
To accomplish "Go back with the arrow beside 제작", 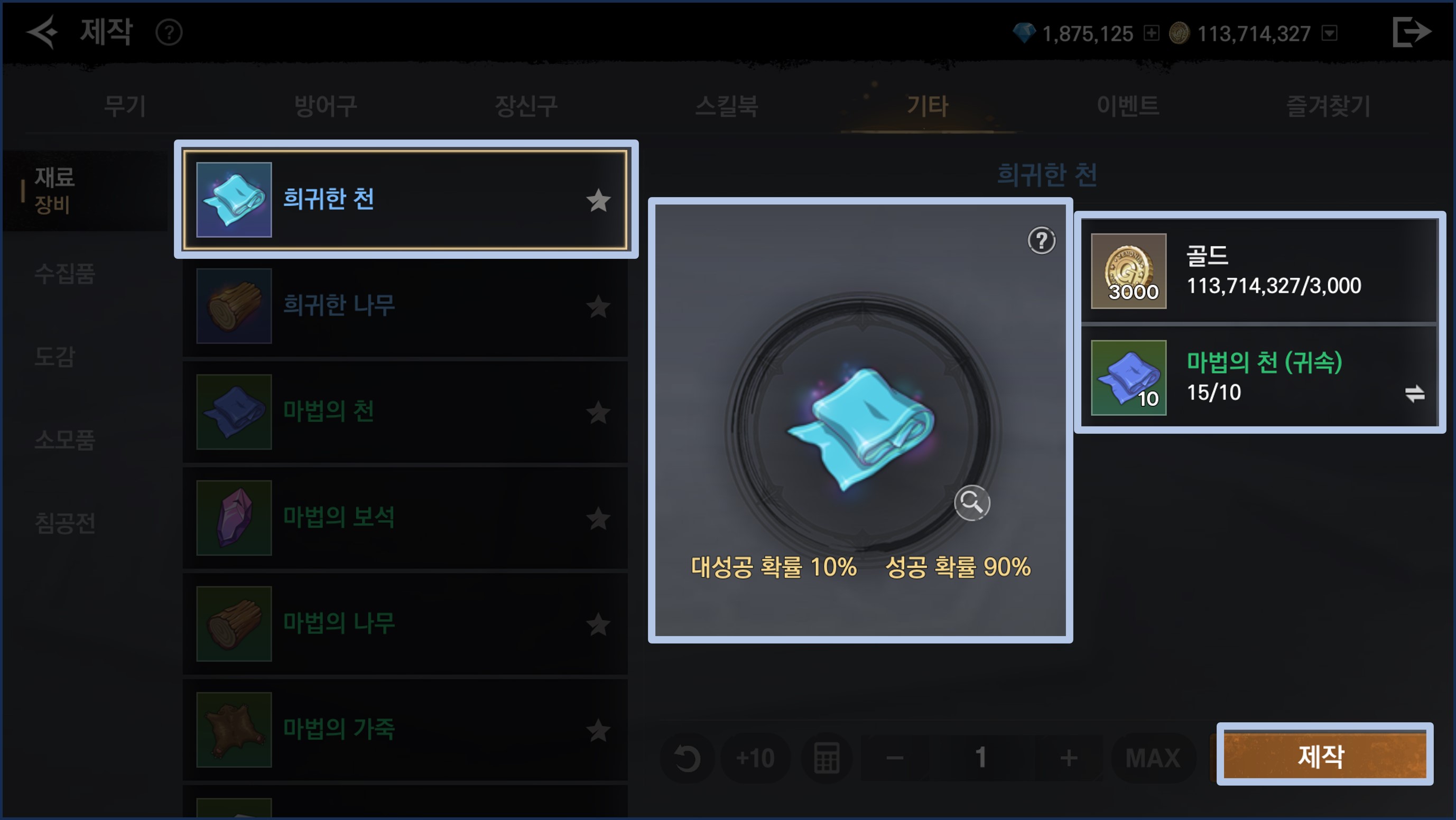I will coord(42,32).
